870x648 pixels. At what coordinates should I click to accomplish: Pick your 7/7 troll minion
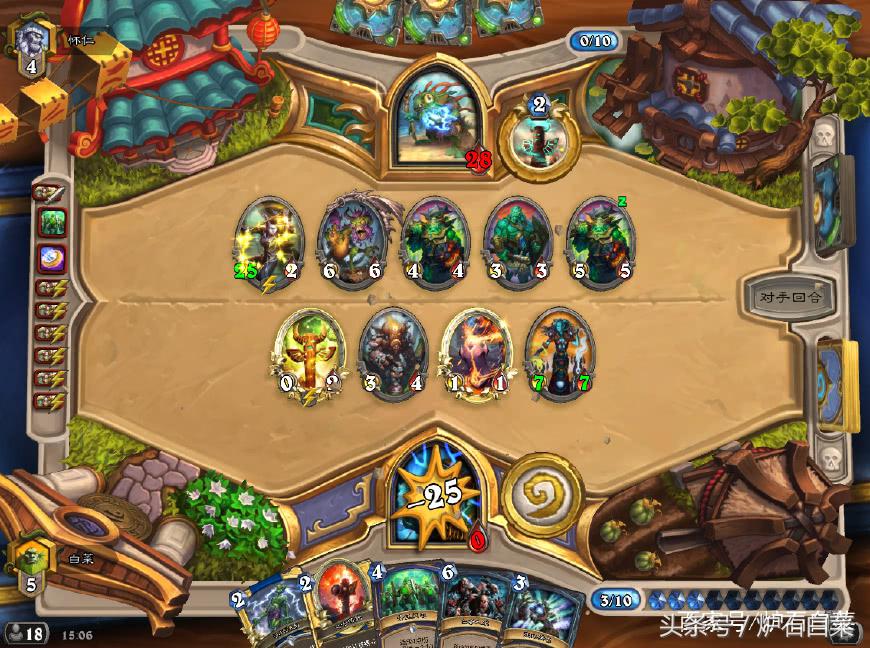(x=559, y=355)
